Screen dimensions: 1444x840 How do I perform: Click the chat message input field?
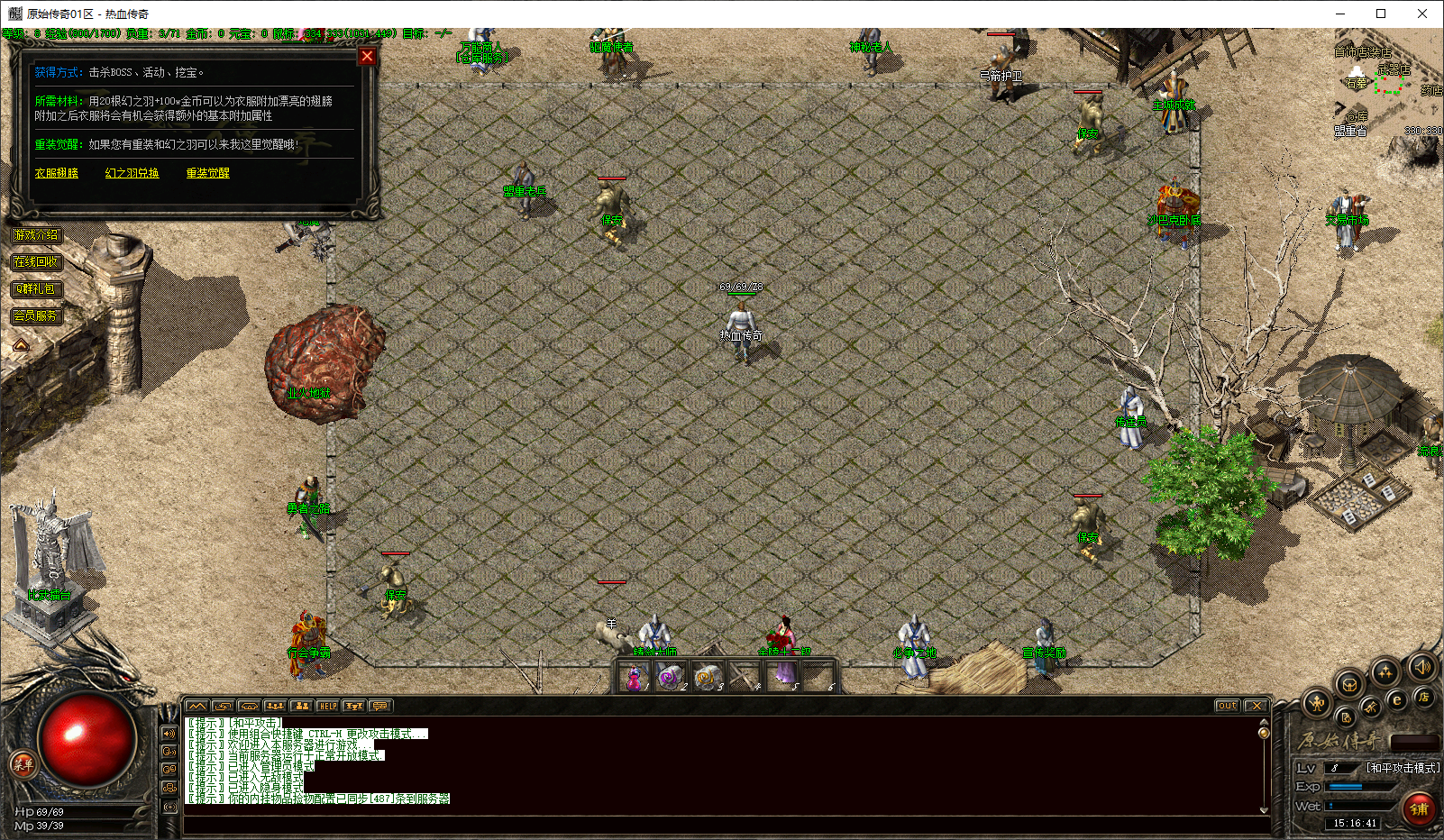[x=721, y=824]
